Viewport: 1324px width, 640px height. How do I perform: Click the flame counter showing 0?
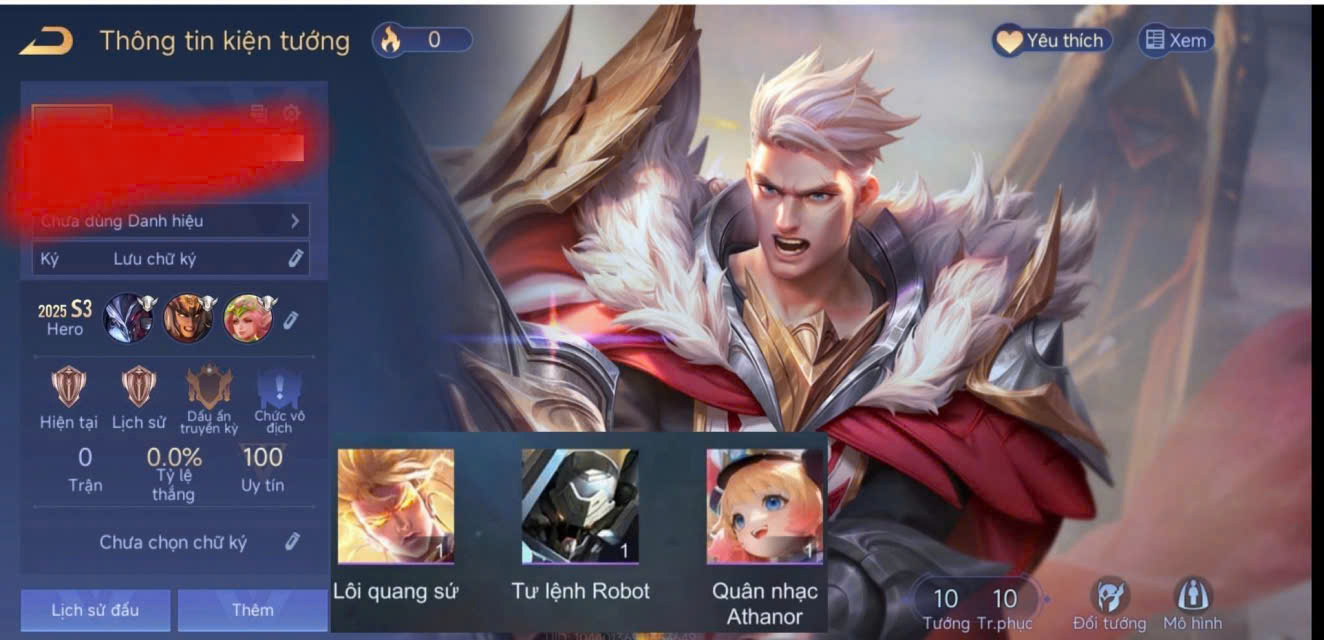pyautogui.click(x=421, y=40)
